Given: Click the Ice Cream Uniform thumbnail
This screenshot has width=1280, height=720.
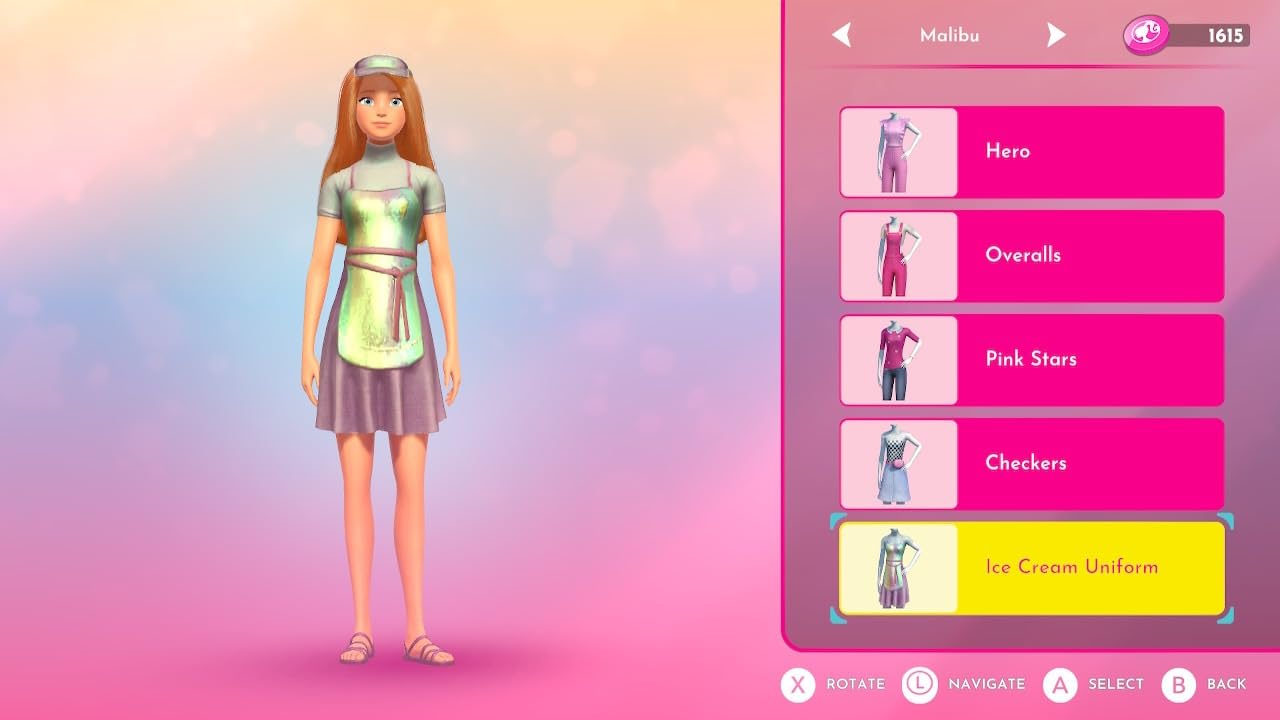Looking at the screenshot, I should [898, 567].
